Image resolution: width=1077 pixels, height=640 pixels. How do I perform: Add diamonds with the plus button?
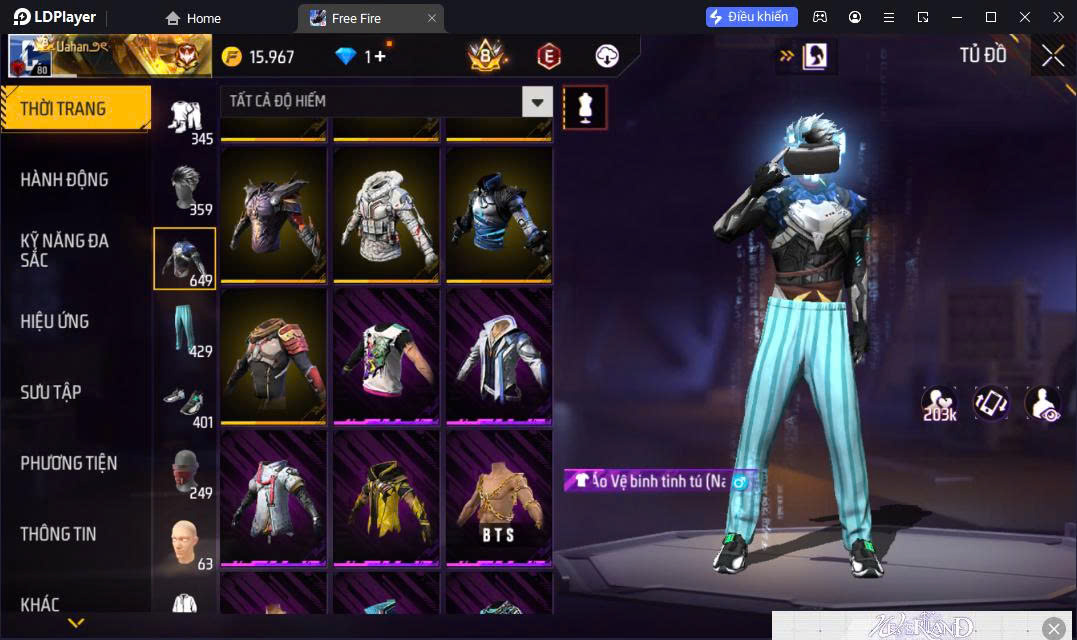[380, 57]
